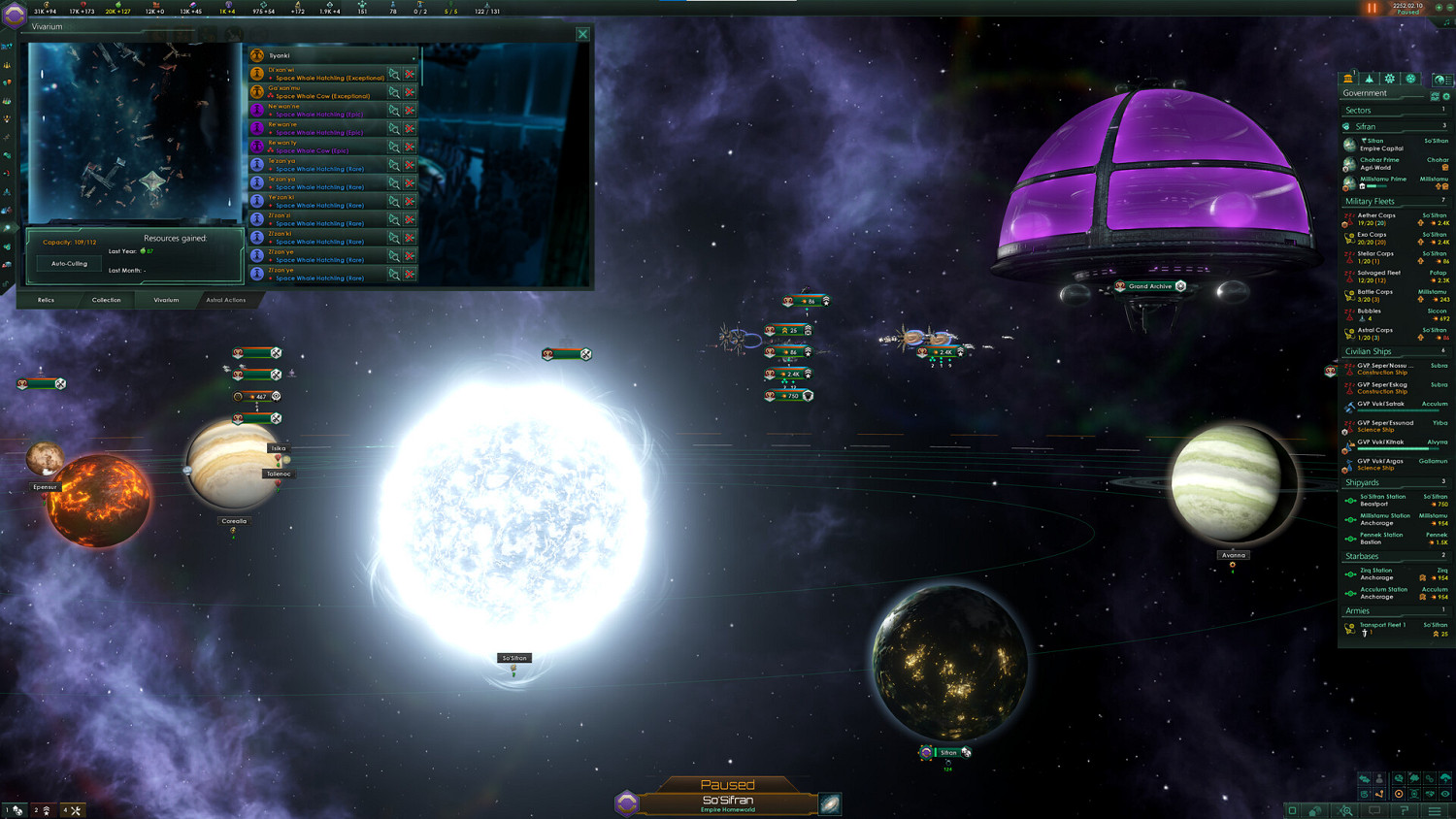Toggle the Pause button in the top-right
The width and height of the screenshot is (1456, 819).
coord(1373,8)
